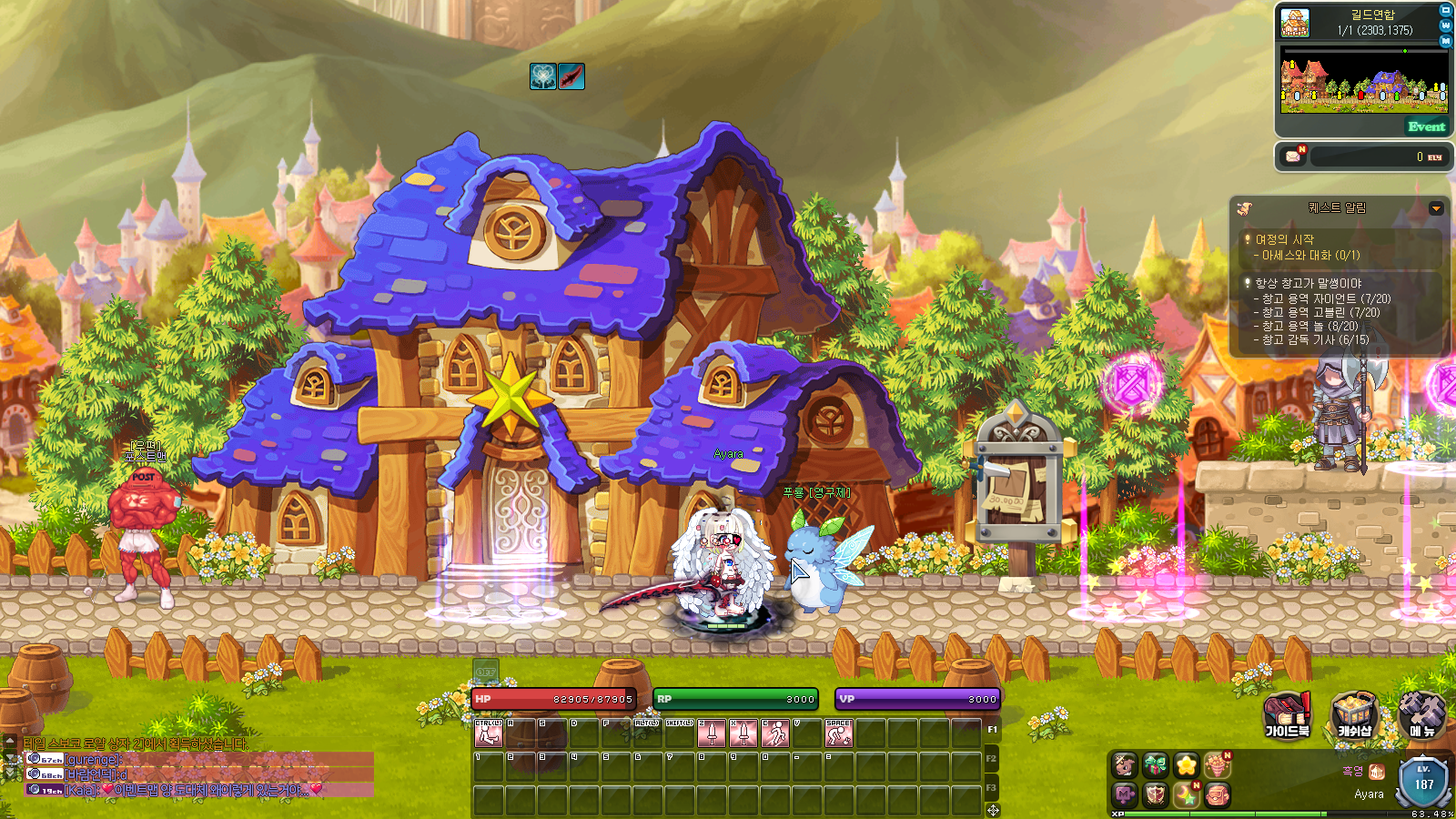Use the CTRL kick skill slot

[x=489, y=733]
